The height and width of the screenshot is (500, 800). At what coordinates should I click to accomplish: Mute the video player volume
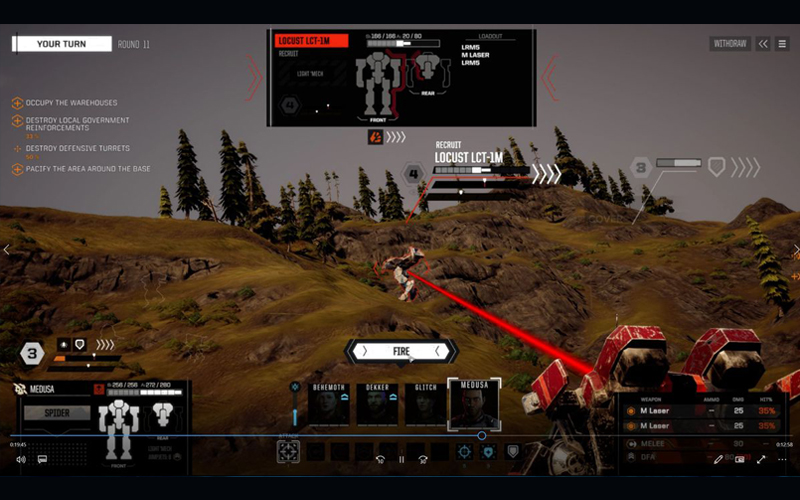click(x=20, y=460)
